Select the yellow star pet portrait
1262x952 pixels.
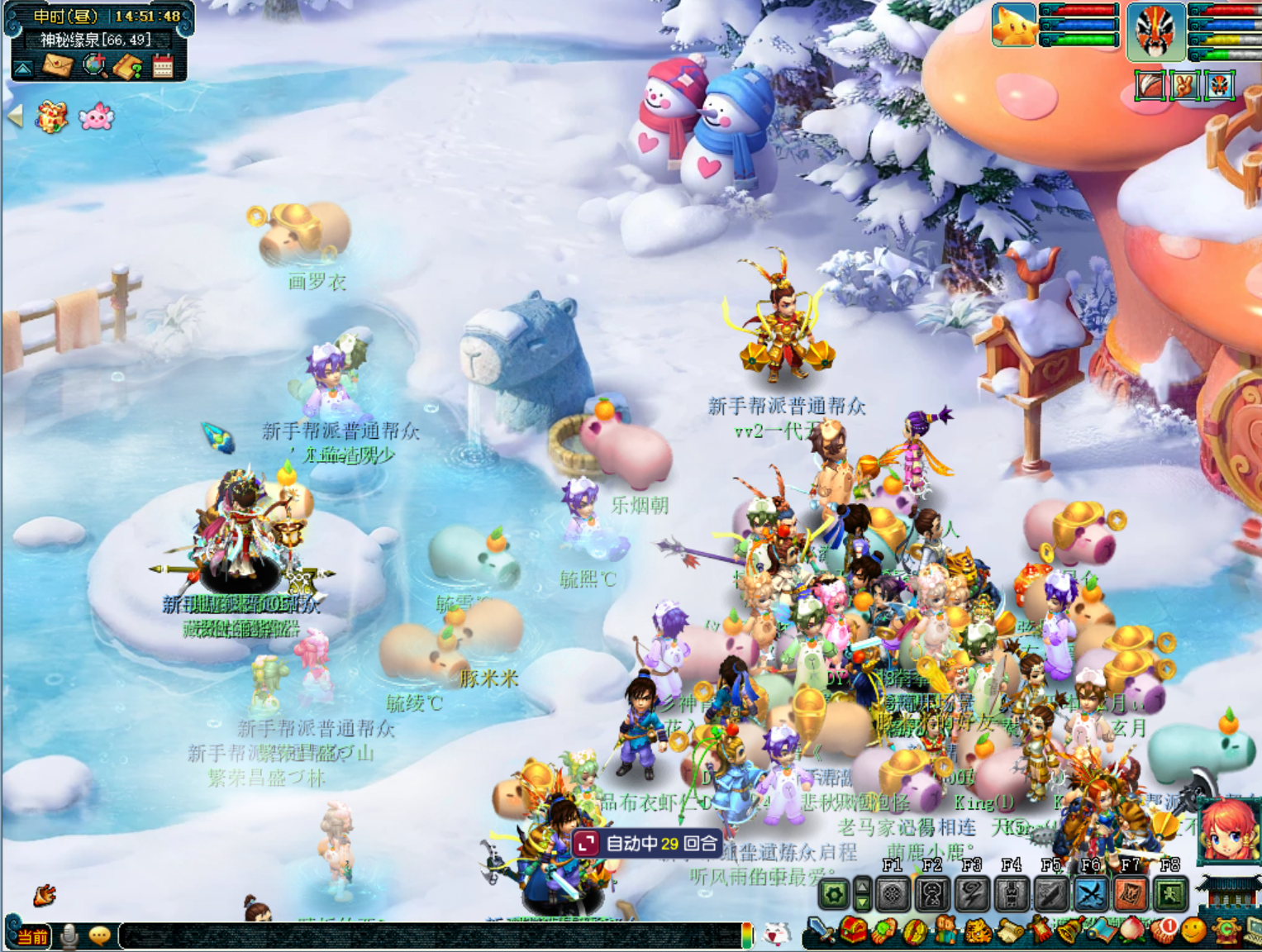(1013, 25)
